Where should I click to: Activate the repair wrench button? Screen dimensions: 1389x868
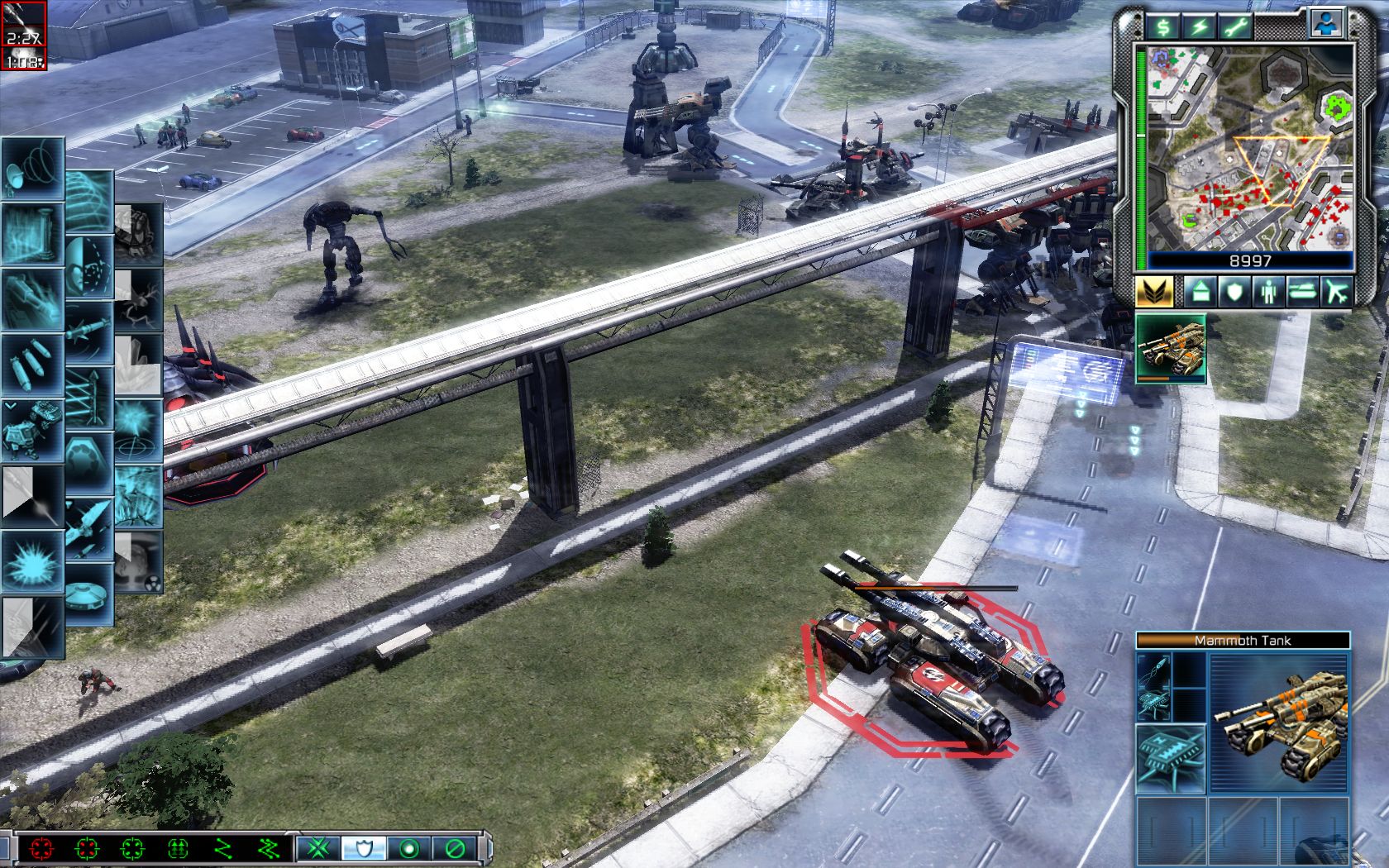(1236, 26)
